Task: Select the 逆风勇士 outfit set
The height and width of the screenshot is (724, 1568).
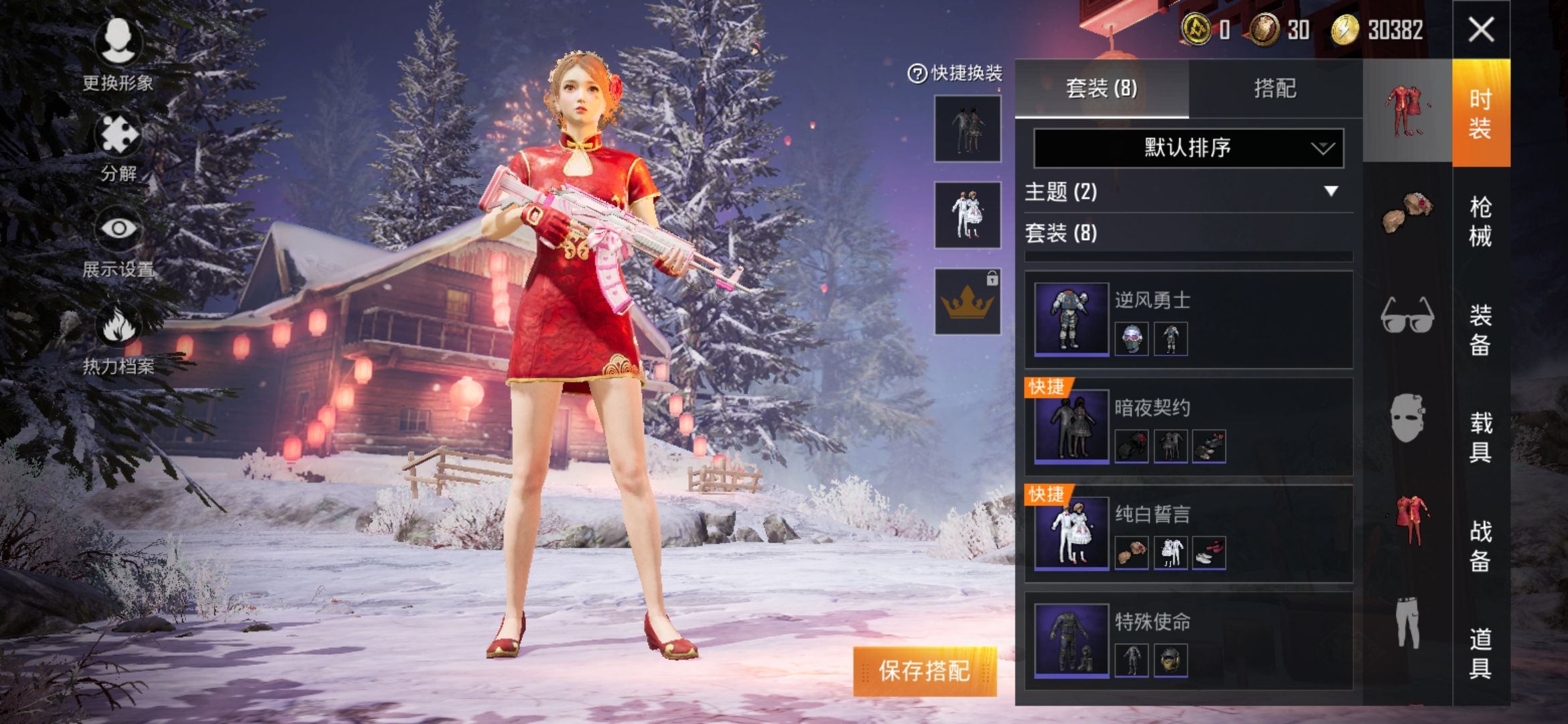Action: (x=1188, y=319)
